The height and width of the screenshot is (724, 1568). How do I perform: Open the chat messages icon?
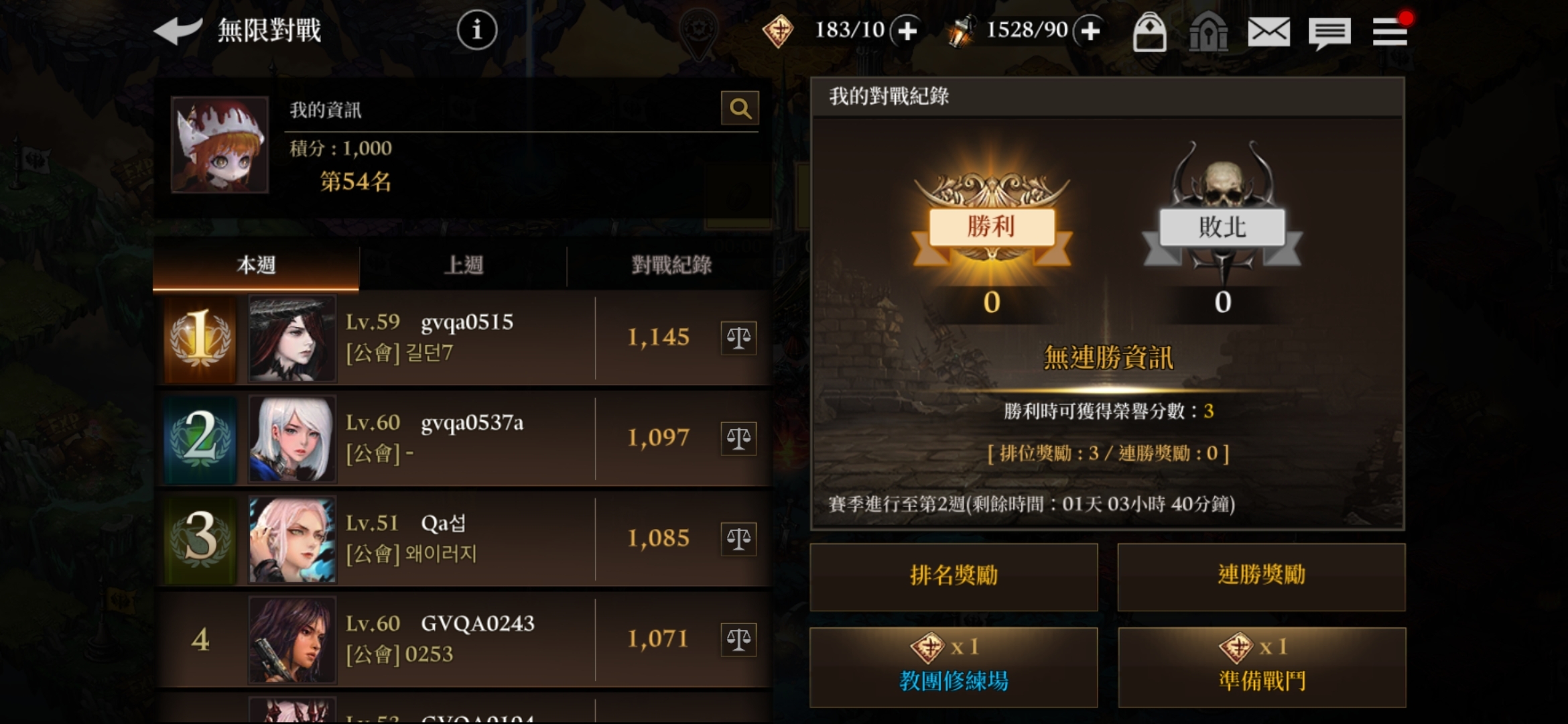point(1330,31)
